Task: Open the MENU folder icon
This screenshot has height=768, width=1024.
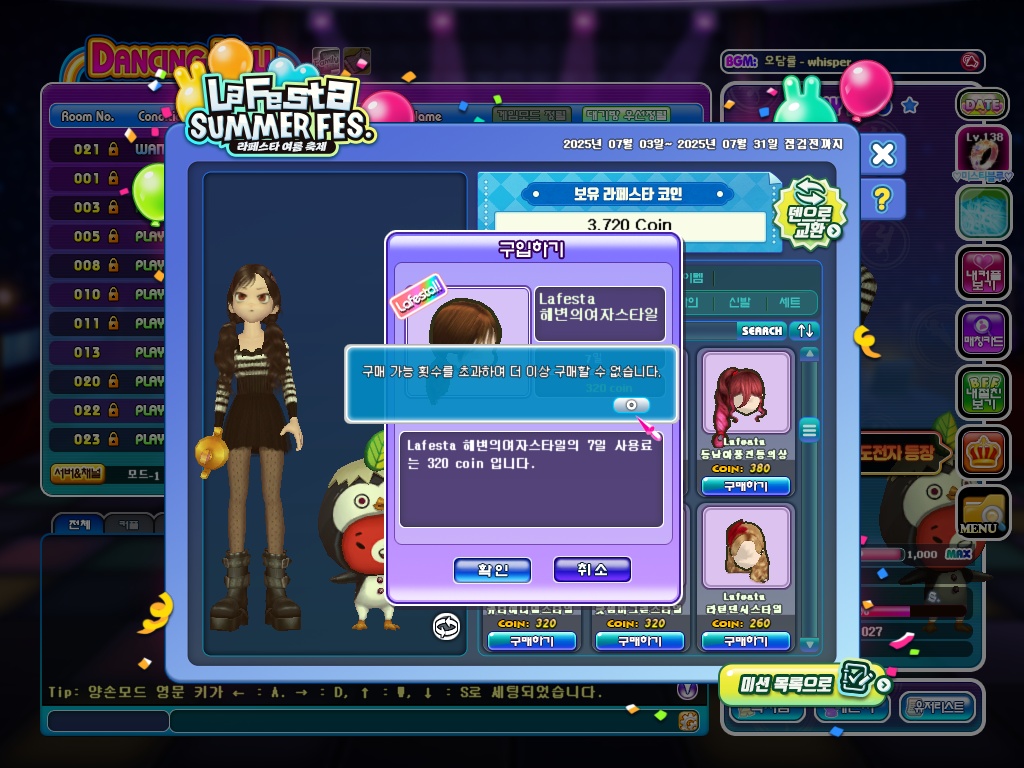Action: [982, 511]
